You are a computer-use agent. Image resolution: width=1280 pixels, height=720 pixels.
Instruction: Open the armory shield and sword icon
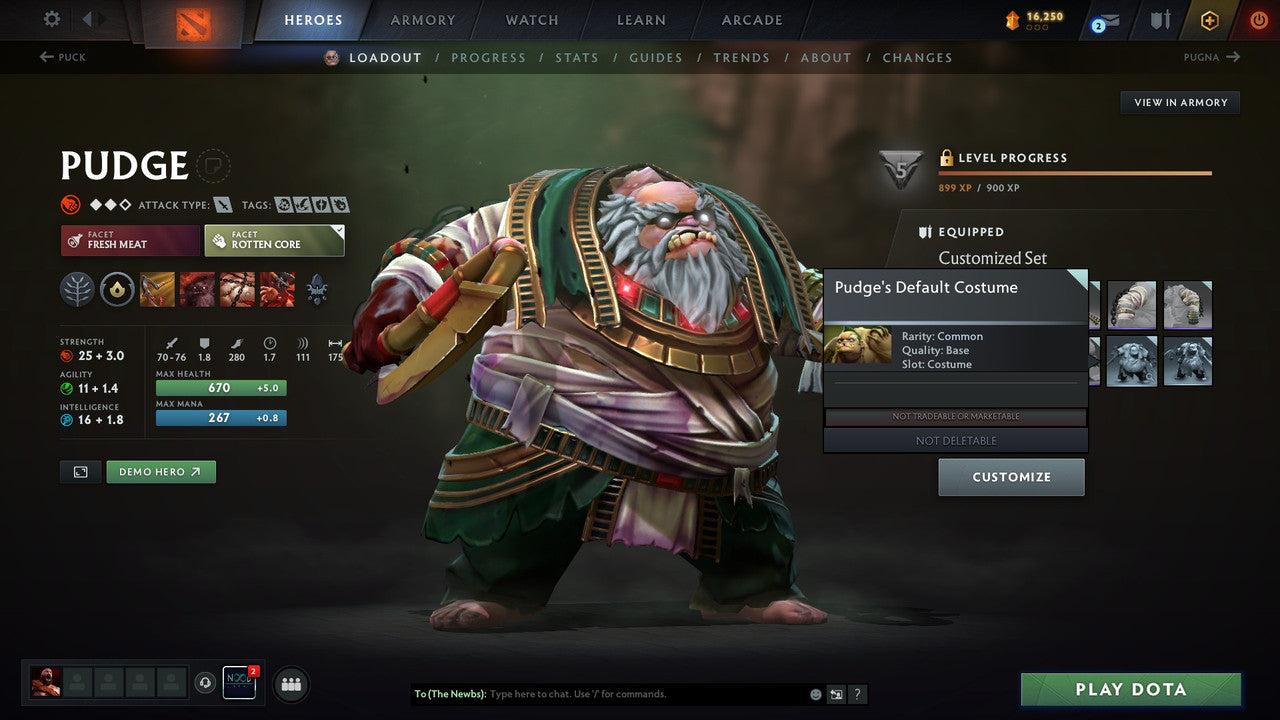pos(1160,19)
